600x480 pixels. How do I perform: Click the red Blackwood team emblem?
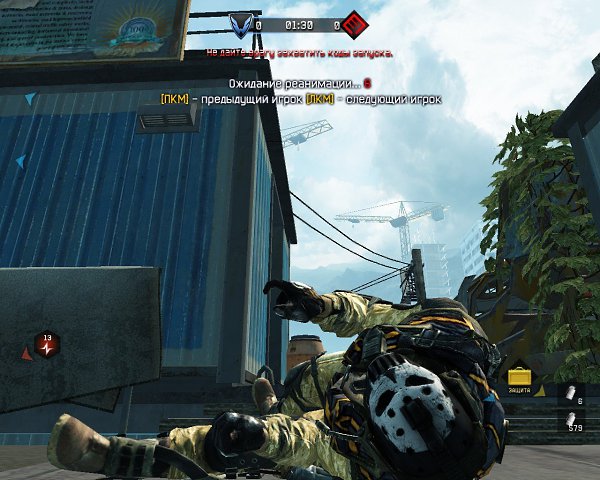click(x=352, y=23)
